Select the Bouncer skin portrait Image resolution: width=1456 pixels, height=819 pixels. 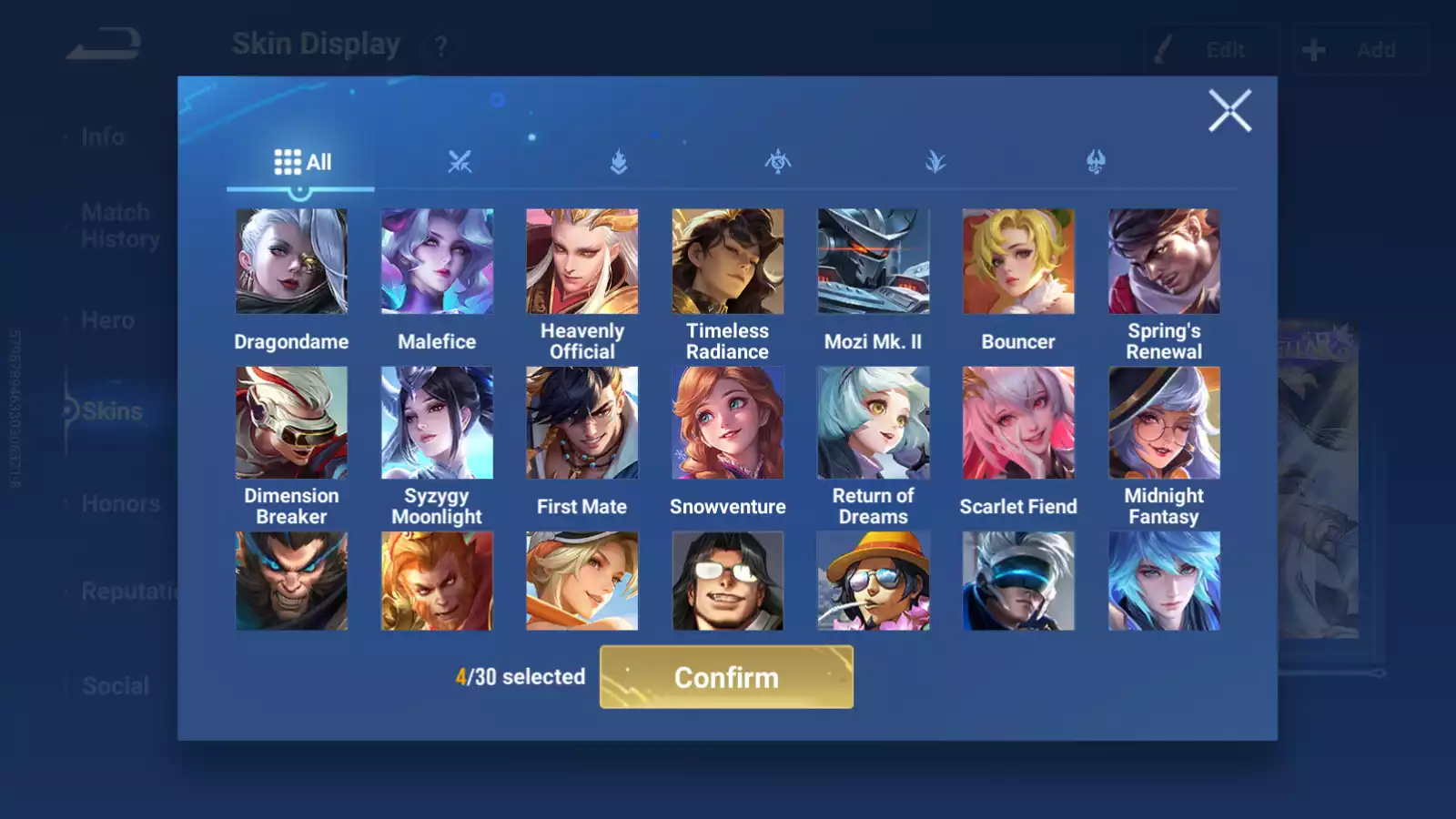pyautogui.click(x=1018, y=262)
